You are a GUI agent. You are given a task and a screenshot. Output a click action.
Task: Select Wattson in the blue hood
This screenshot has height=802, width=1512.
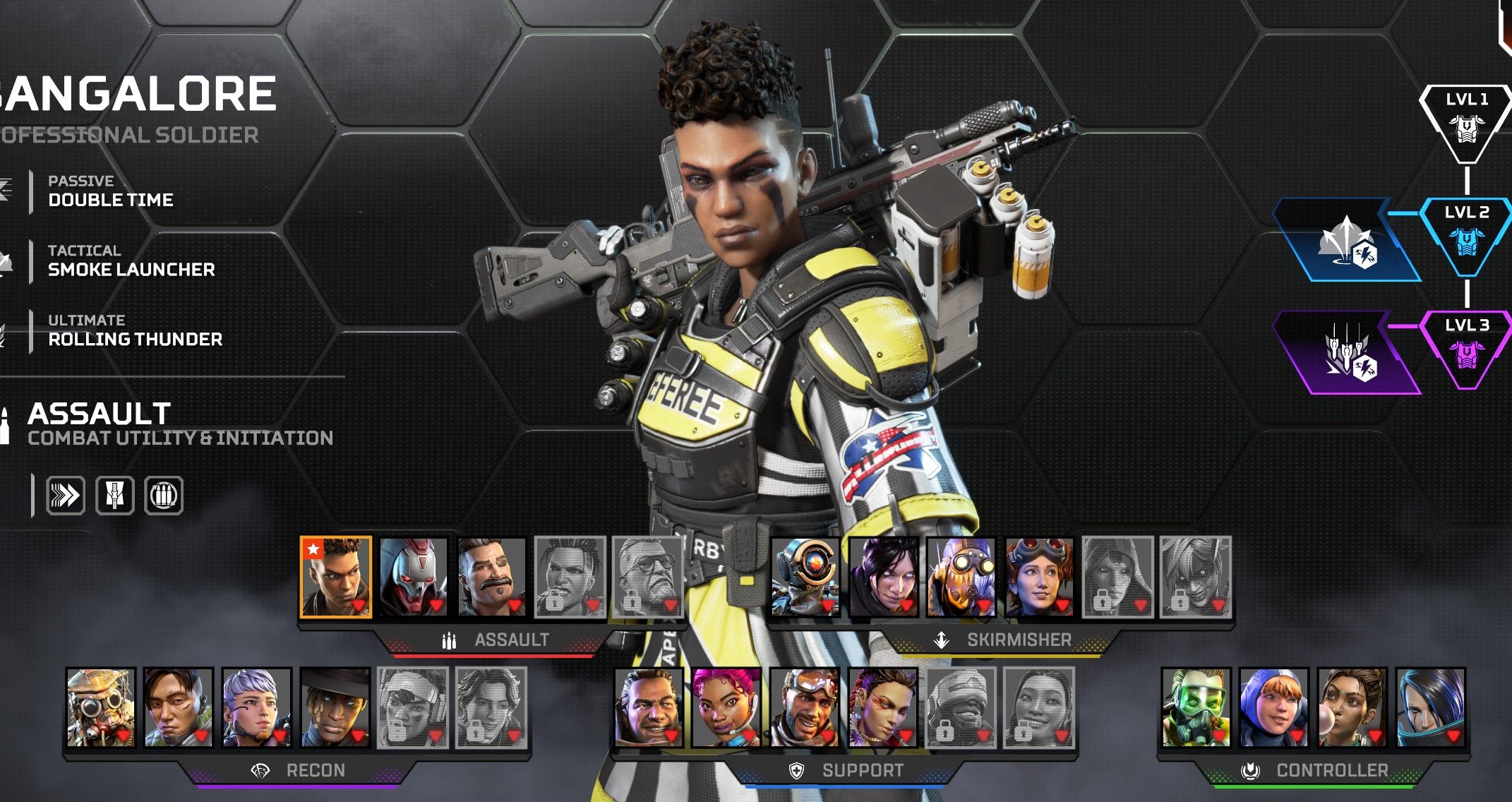[1274, 707]
